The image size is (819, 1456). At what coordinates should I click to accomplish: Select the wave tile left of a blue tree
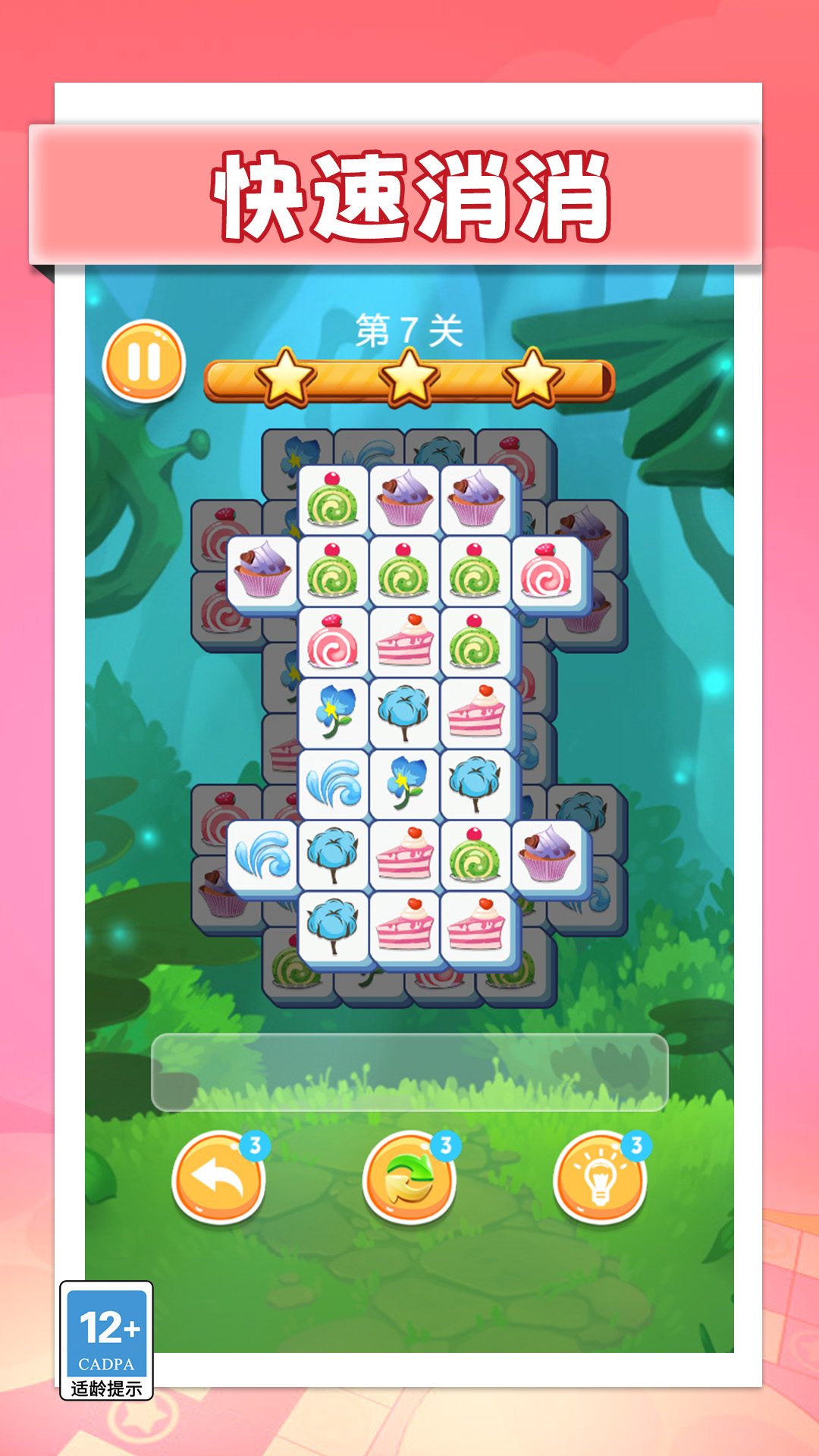[x=262, y=854]
